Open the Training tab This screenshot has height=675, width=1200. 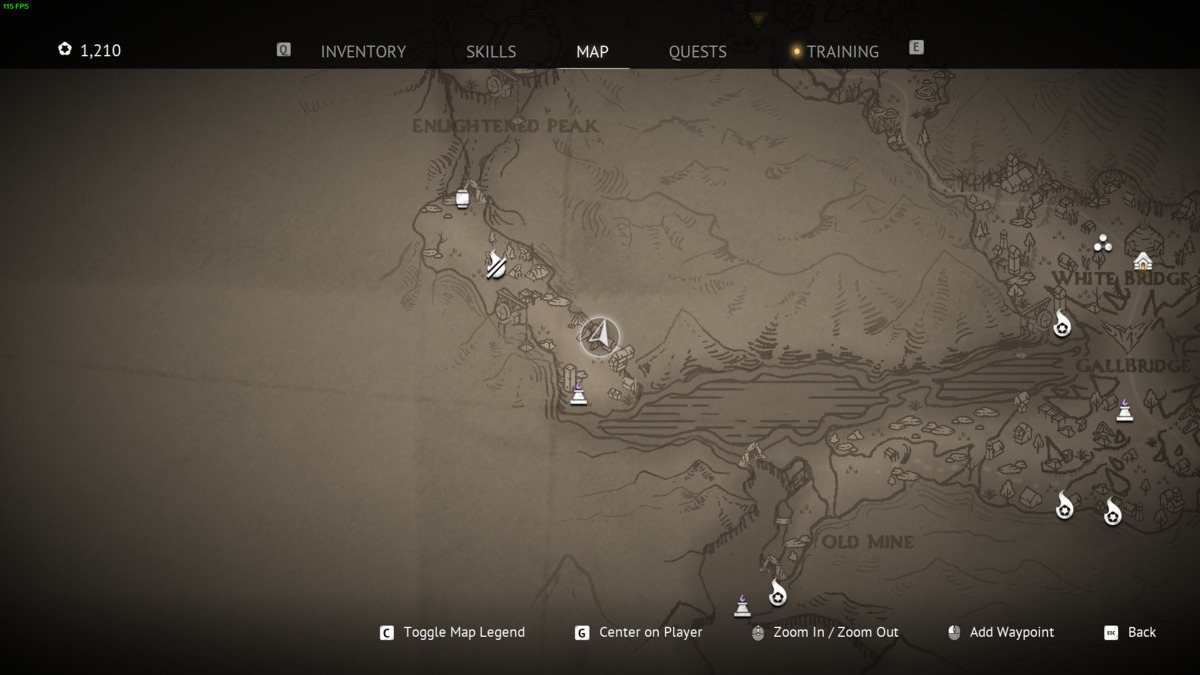842,51
